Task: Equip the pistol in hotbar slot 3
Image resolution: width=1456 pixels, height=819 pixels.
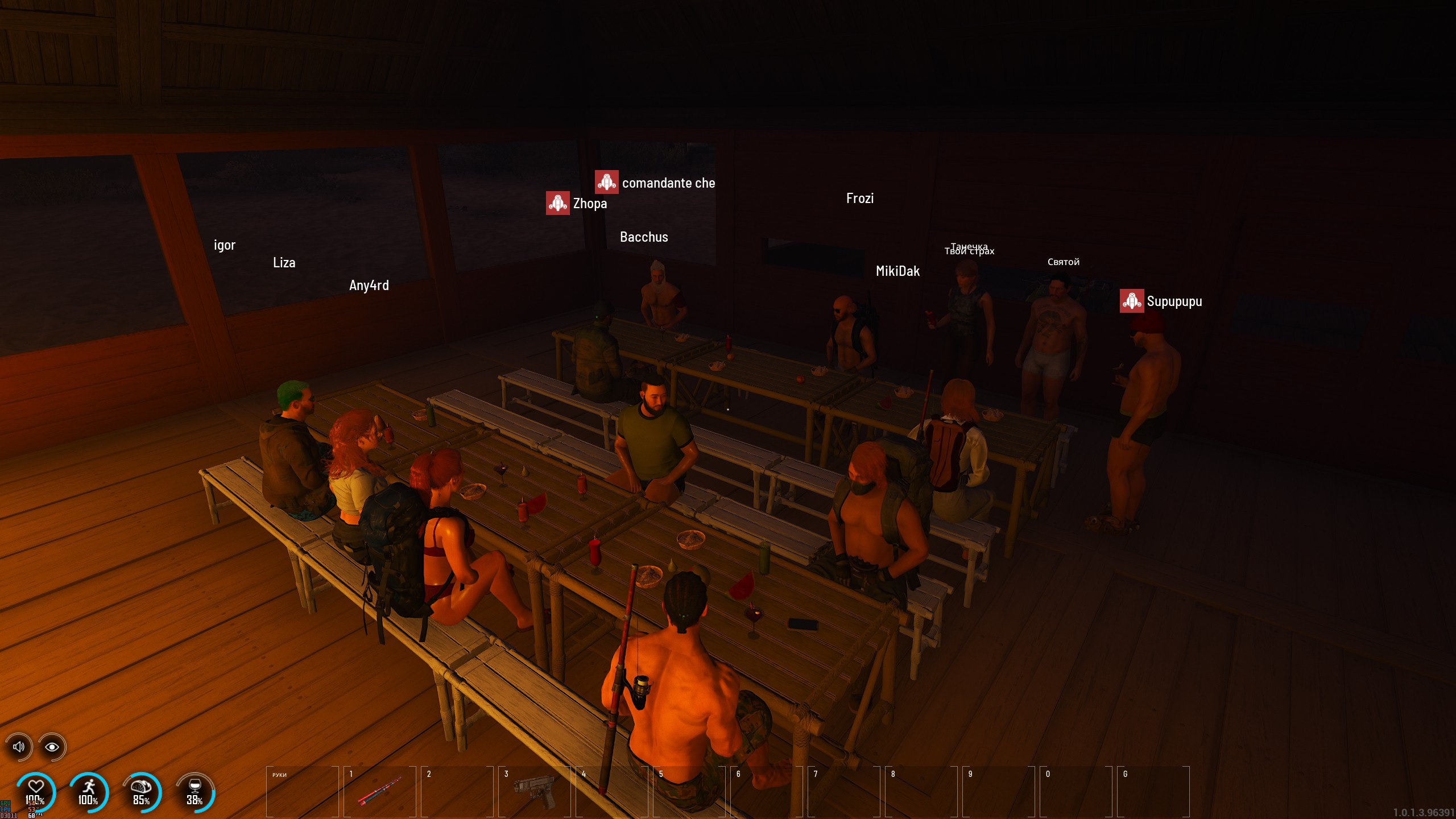Action: click(x=534, y=791)
